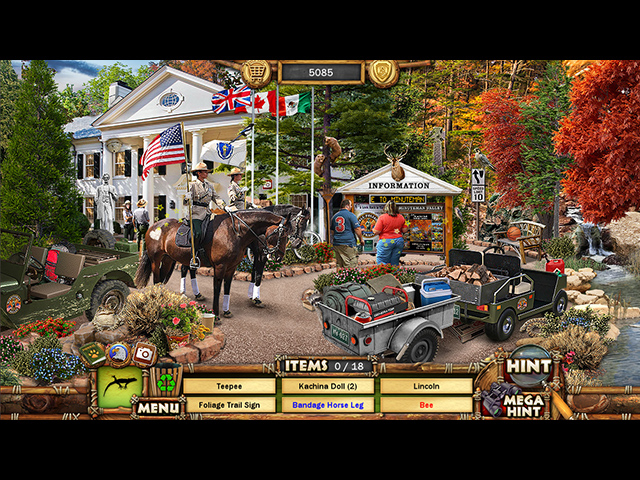Open the gold shield badge
640x480 pixels.
pos(383,73)
